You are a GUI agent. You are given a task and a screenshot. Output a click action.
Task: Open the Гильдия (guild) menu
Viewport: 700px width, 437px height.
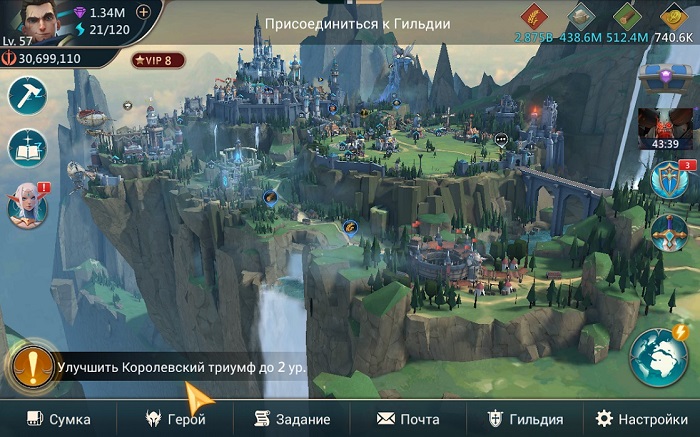525,419
